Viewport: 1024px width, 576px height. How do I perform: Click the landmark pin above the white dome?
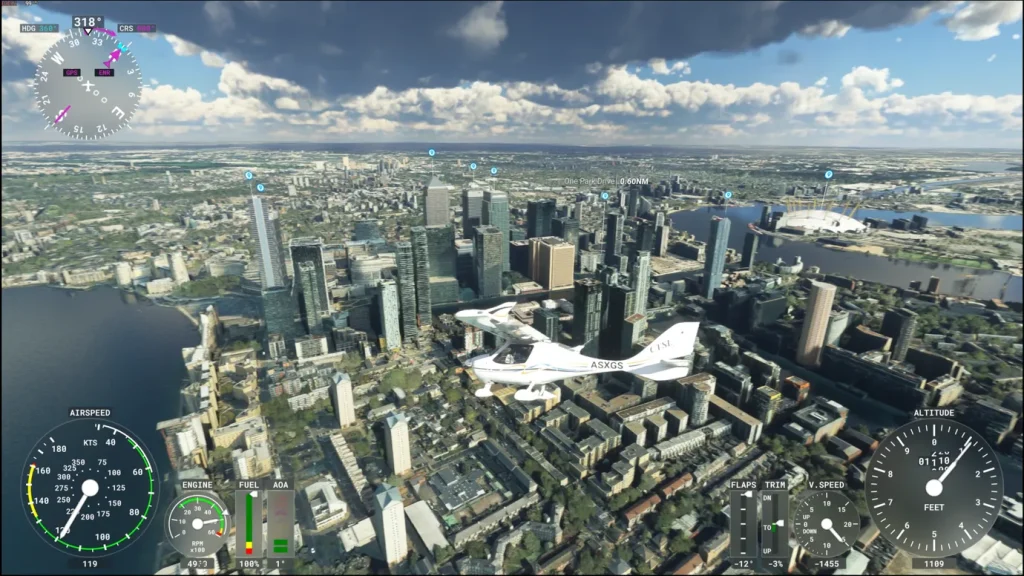pos(828,175)
